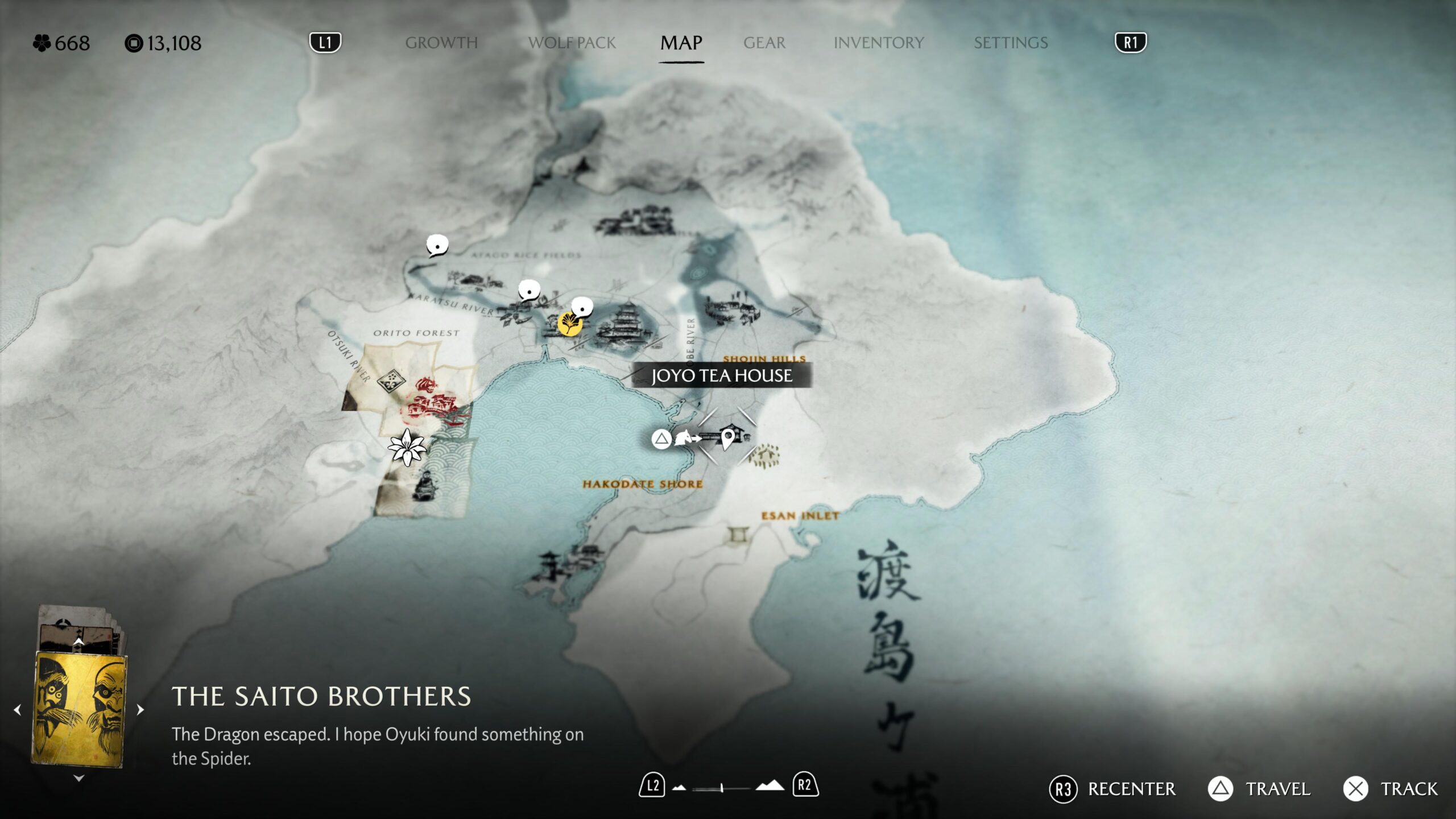The height and width of the screenshot is (819, 1456).
Task: Open the Wolf Pack tab
Action: tap(572, 43)
